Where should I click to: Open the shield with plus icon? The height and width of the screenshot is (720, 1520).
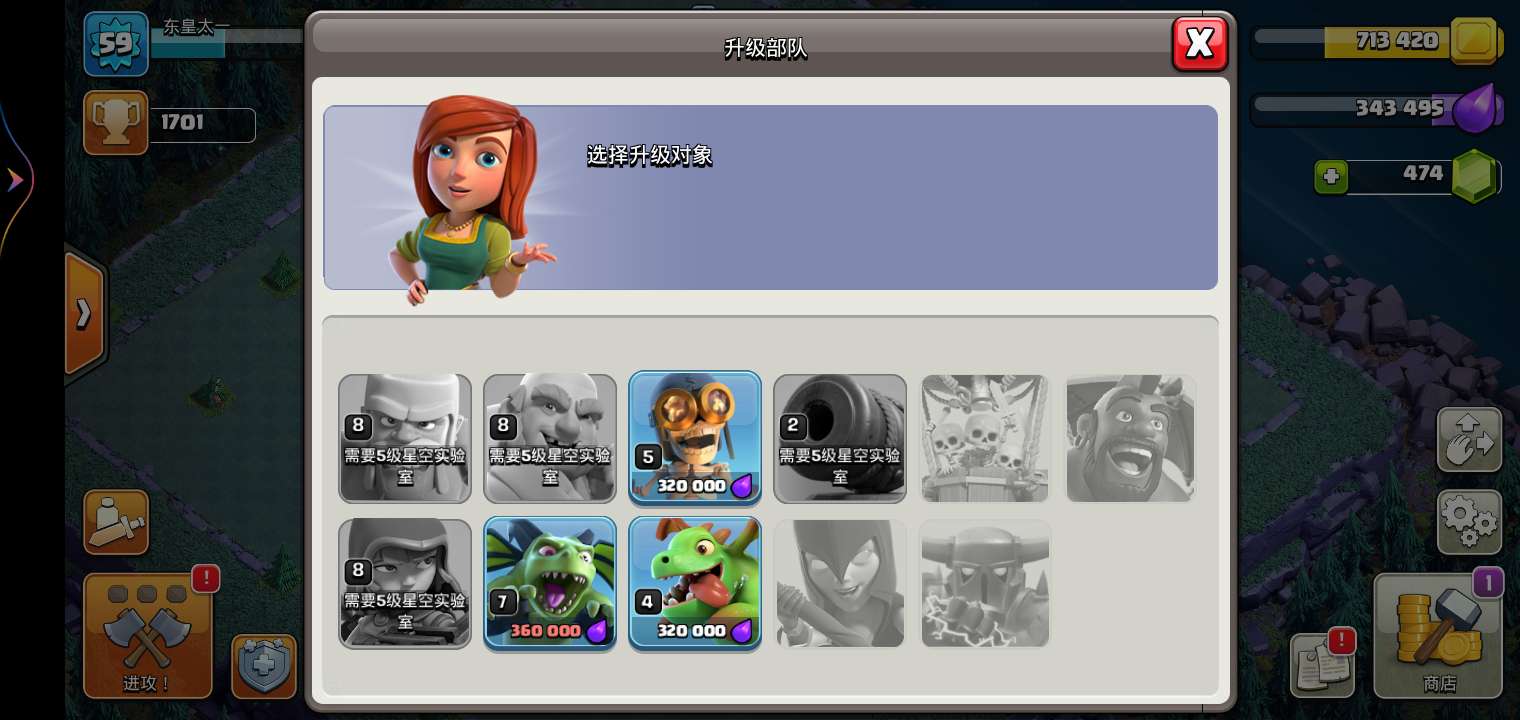pyautogui.click(x=264, y=665)
